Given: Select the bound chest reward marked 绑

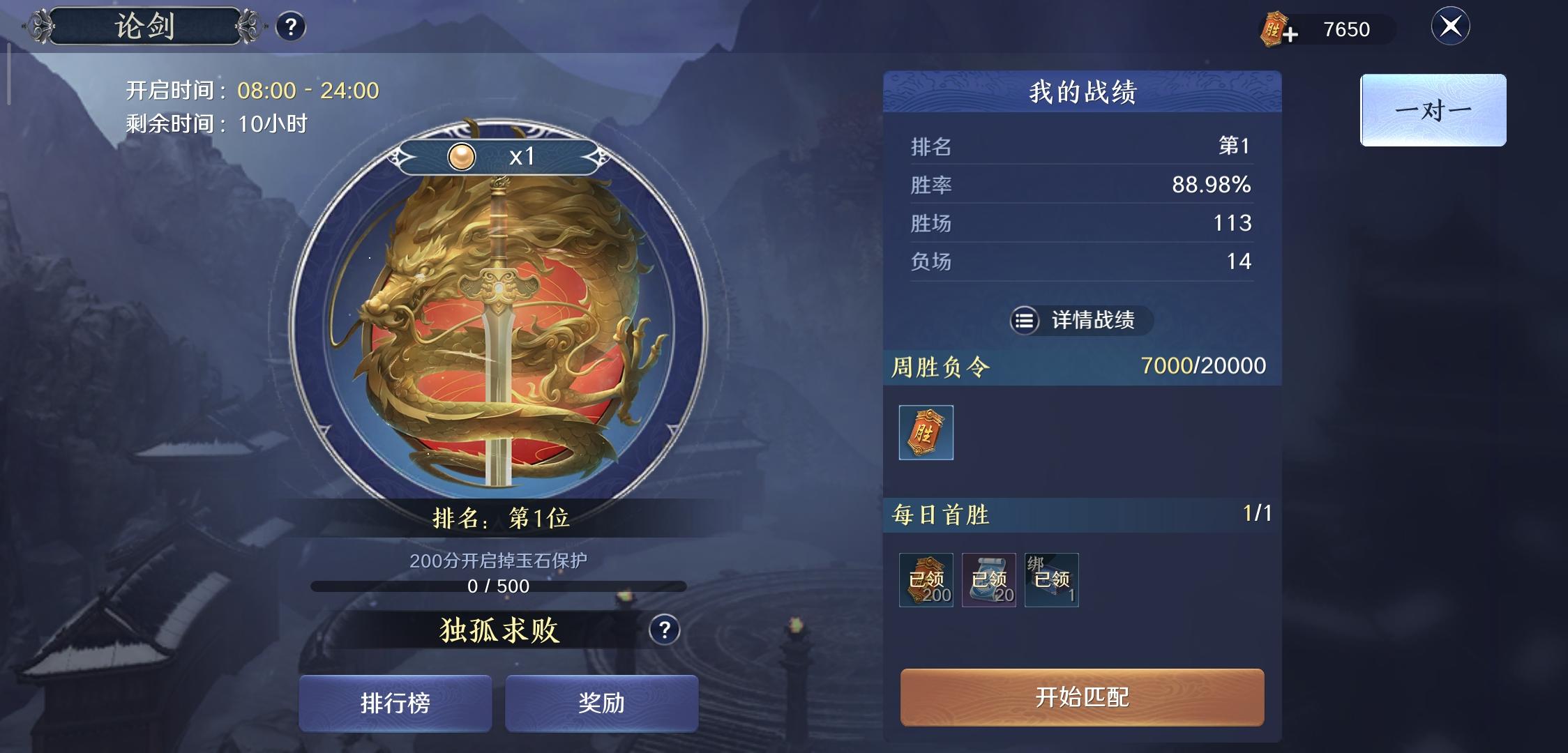Looking at the screenshot, I should click(x=1050, y=579).
